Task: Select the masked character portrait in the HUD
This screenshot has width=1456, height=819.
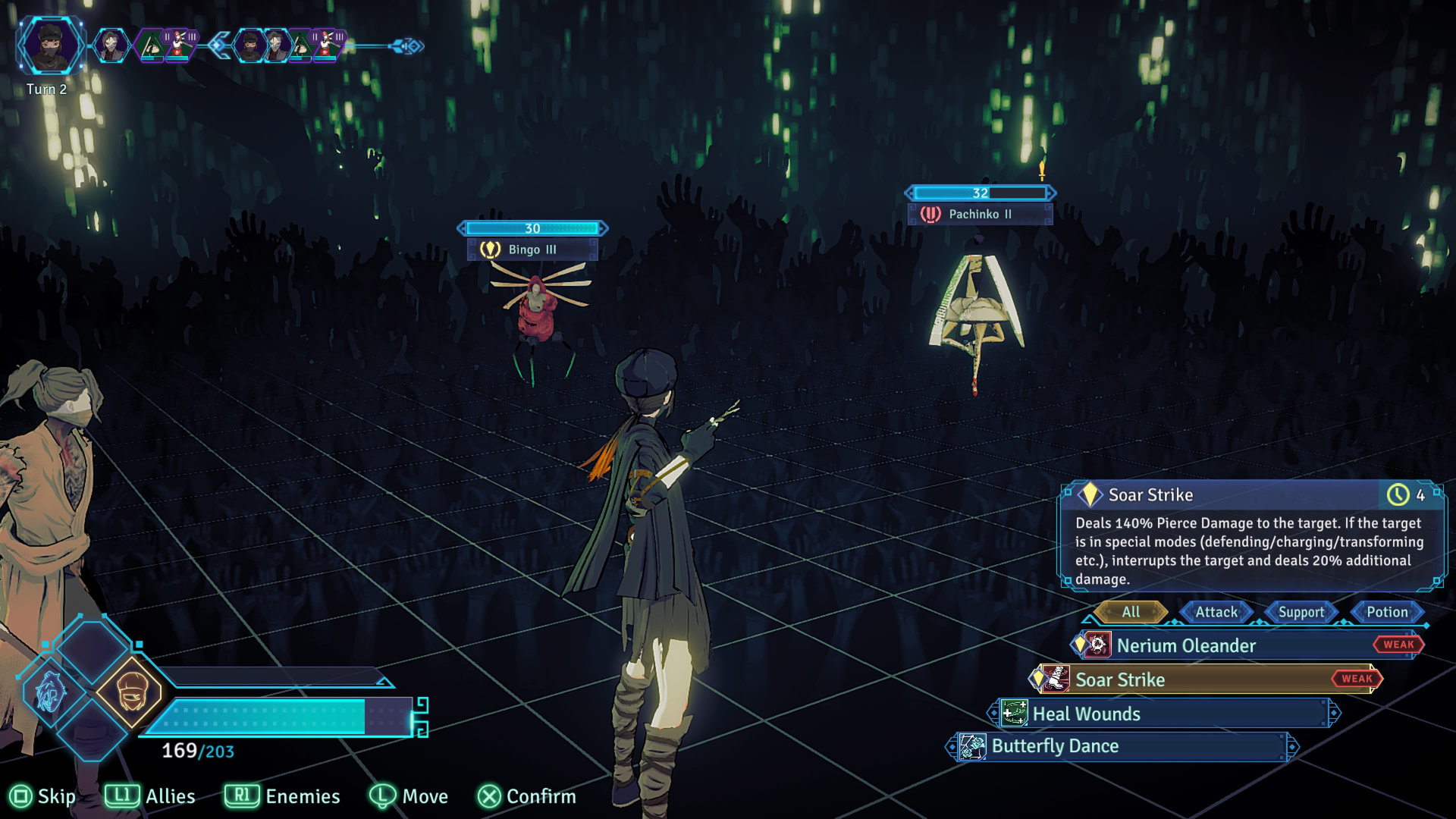Action: pos(129,692)
